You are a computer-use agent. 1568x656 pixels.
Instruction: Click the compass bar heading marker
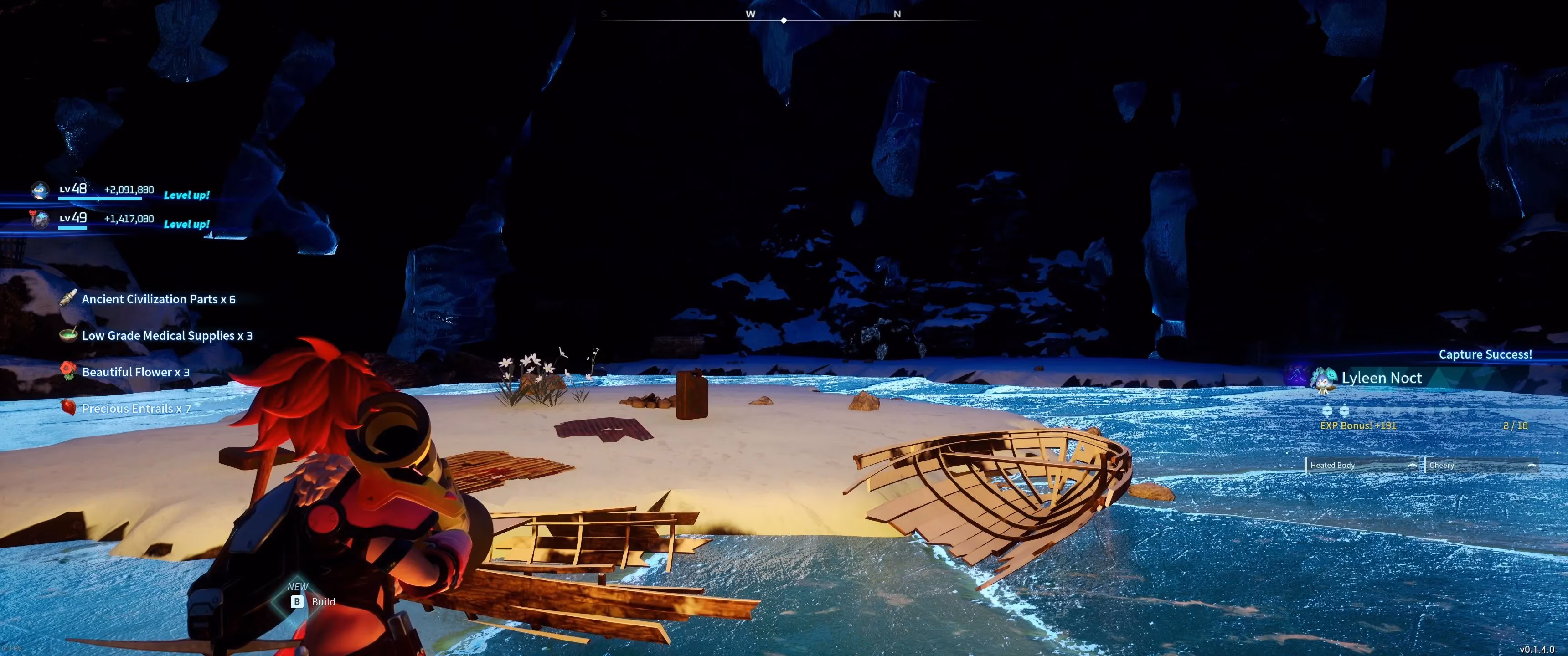click(x=784, y=20)
